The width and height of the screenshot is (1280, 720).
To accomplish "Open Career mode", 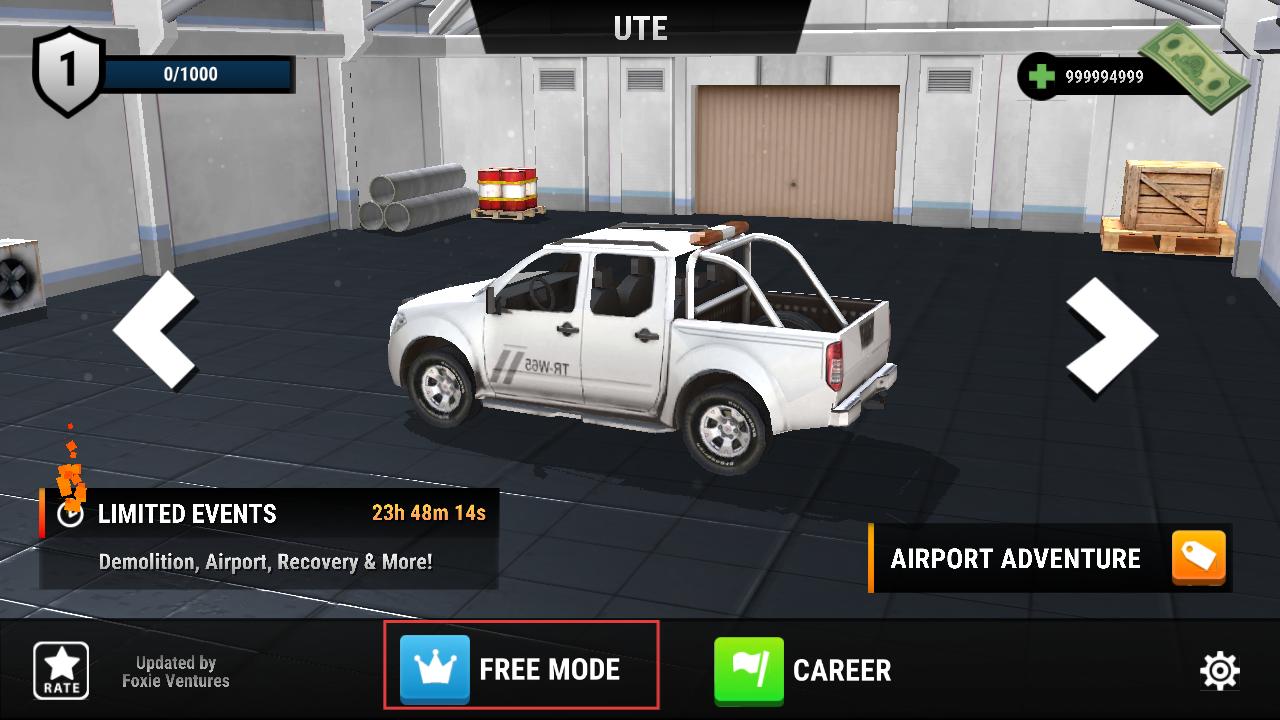I will [803, 669].
